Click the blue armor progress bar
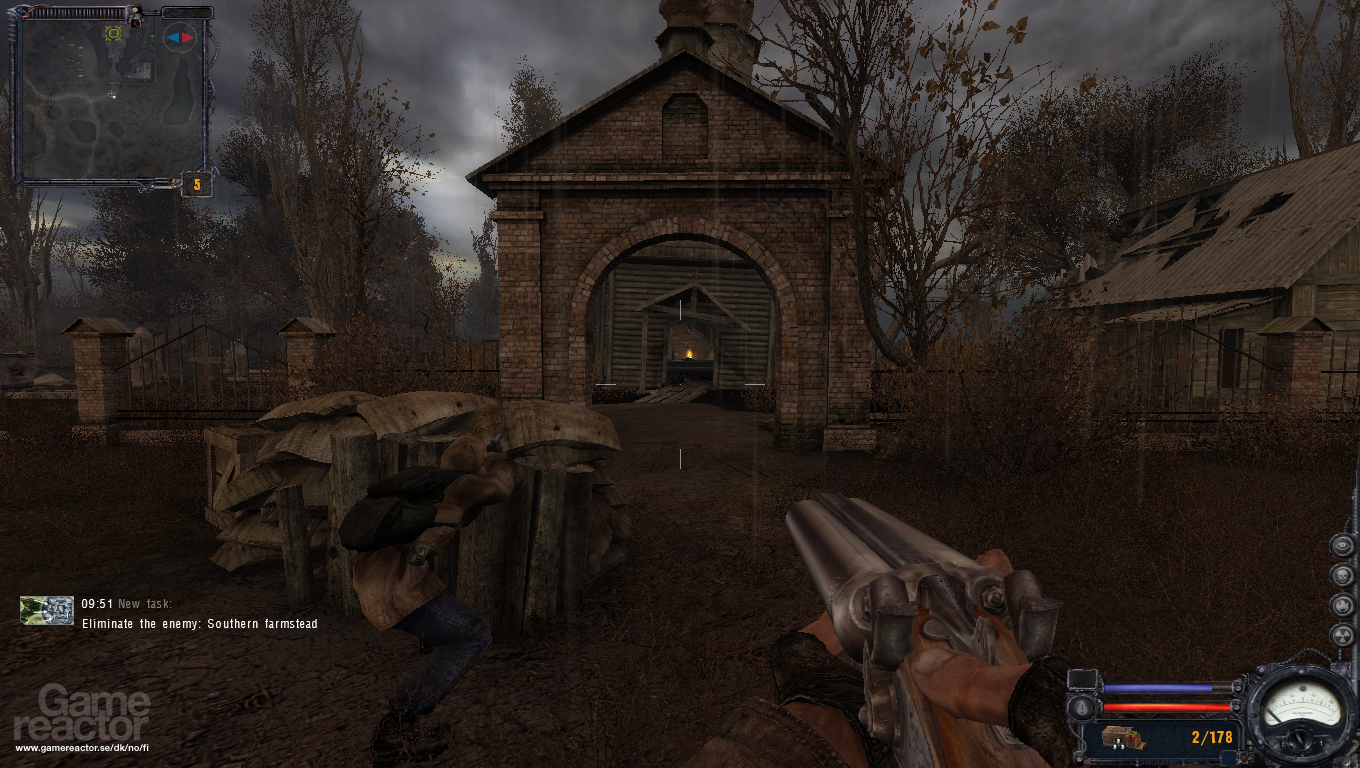The height and width of the screenshot is (768, 1360). coord(1157,687)
